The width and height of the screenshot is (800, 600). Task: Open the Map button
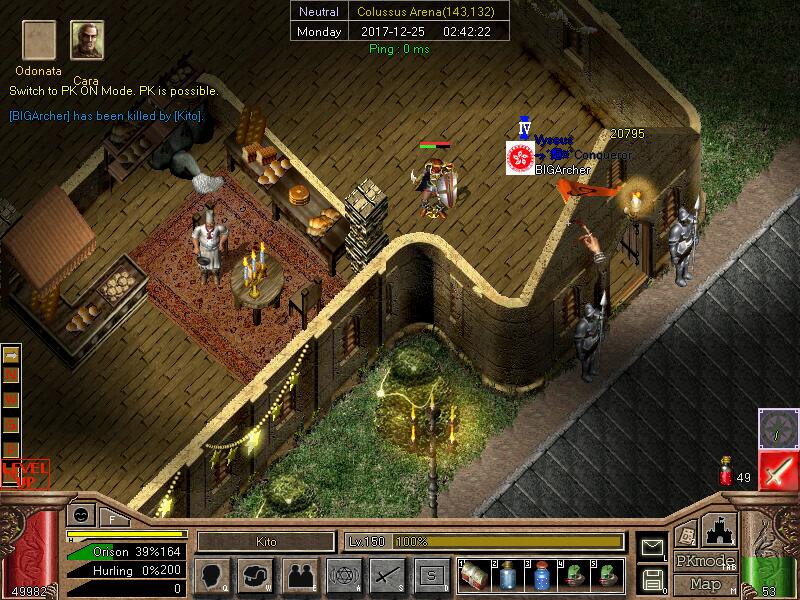tap(705, 584)
